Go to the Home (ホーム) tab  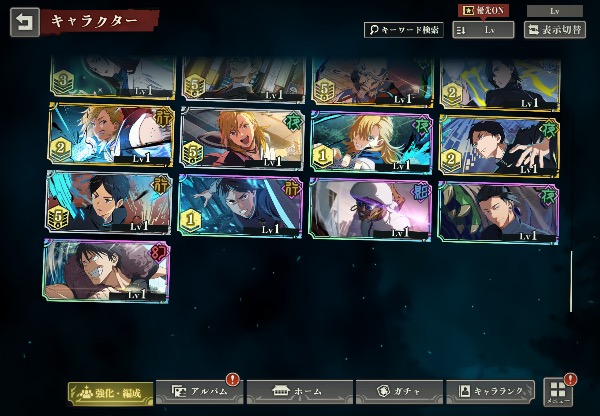(299, 392)
